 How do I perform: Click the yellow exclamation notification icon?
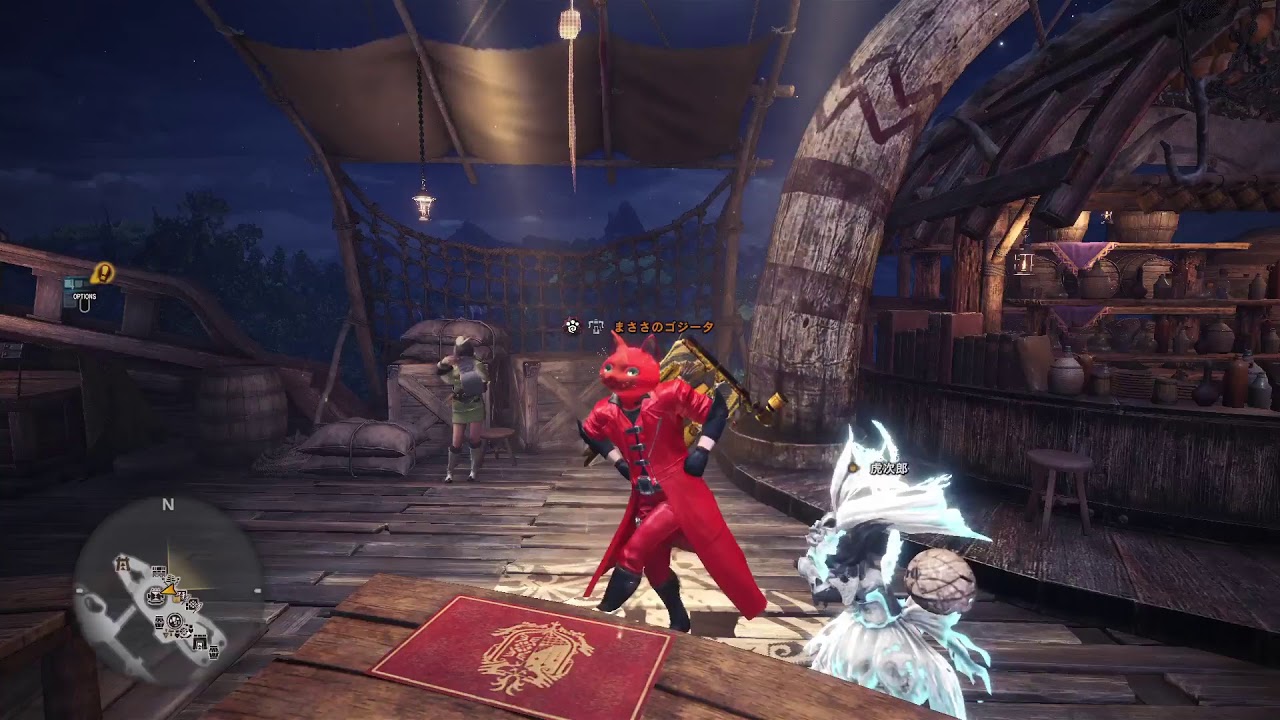(102, 272)
